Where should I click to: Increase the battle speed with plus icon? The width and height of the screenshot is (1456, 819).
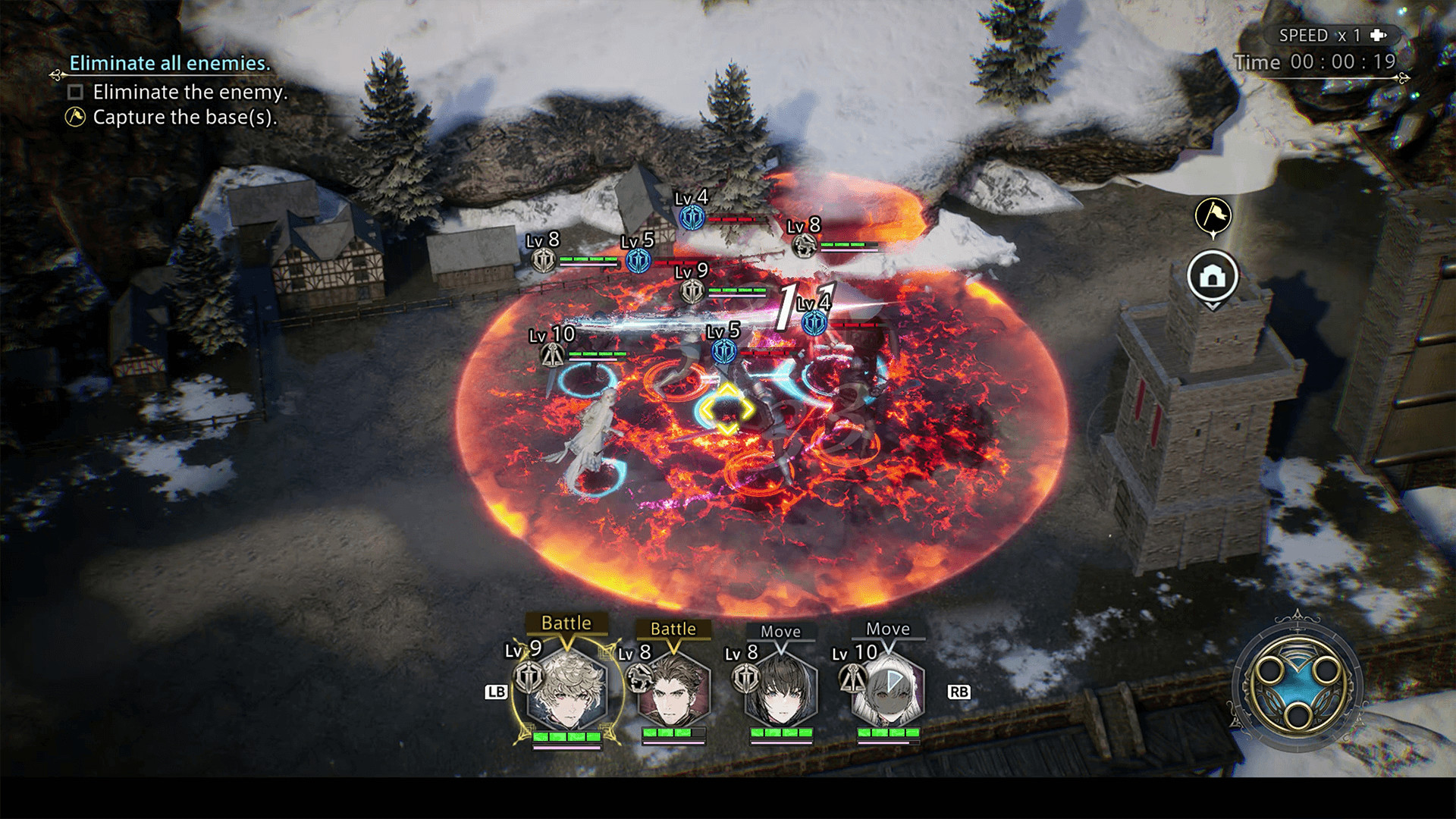[1378, 36]
